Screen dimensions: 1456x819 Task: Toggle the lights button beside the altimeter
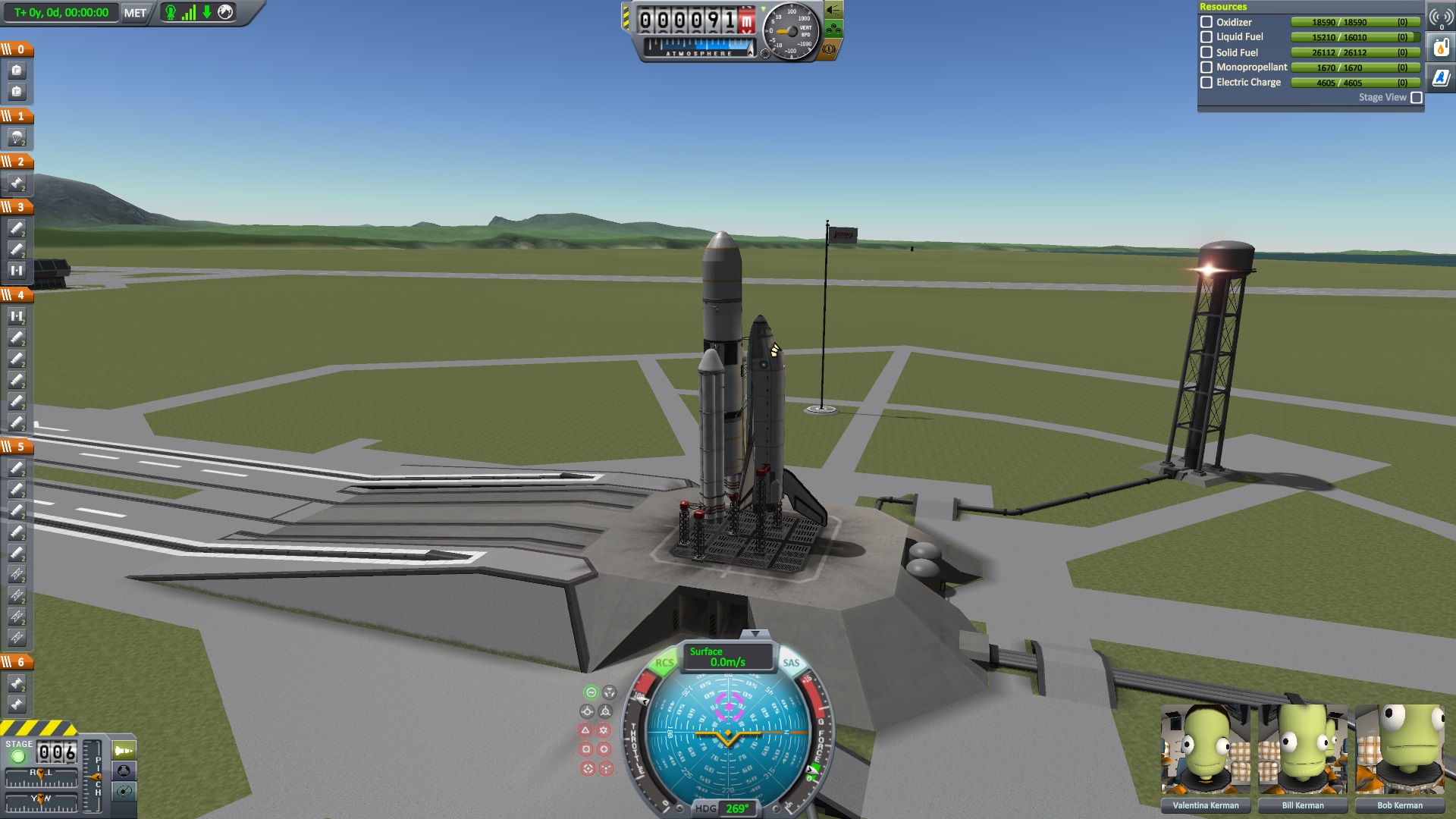pos(833,10)
